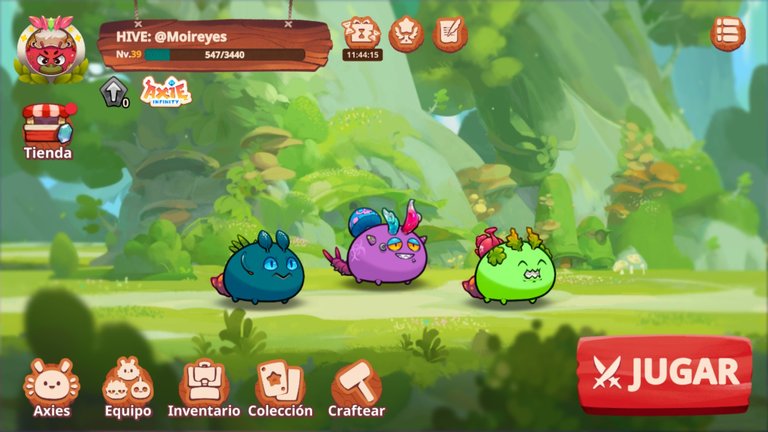Screen dimensions: 768x432
Task: Start a match with the JUGAR button
Action: [664, 374]
